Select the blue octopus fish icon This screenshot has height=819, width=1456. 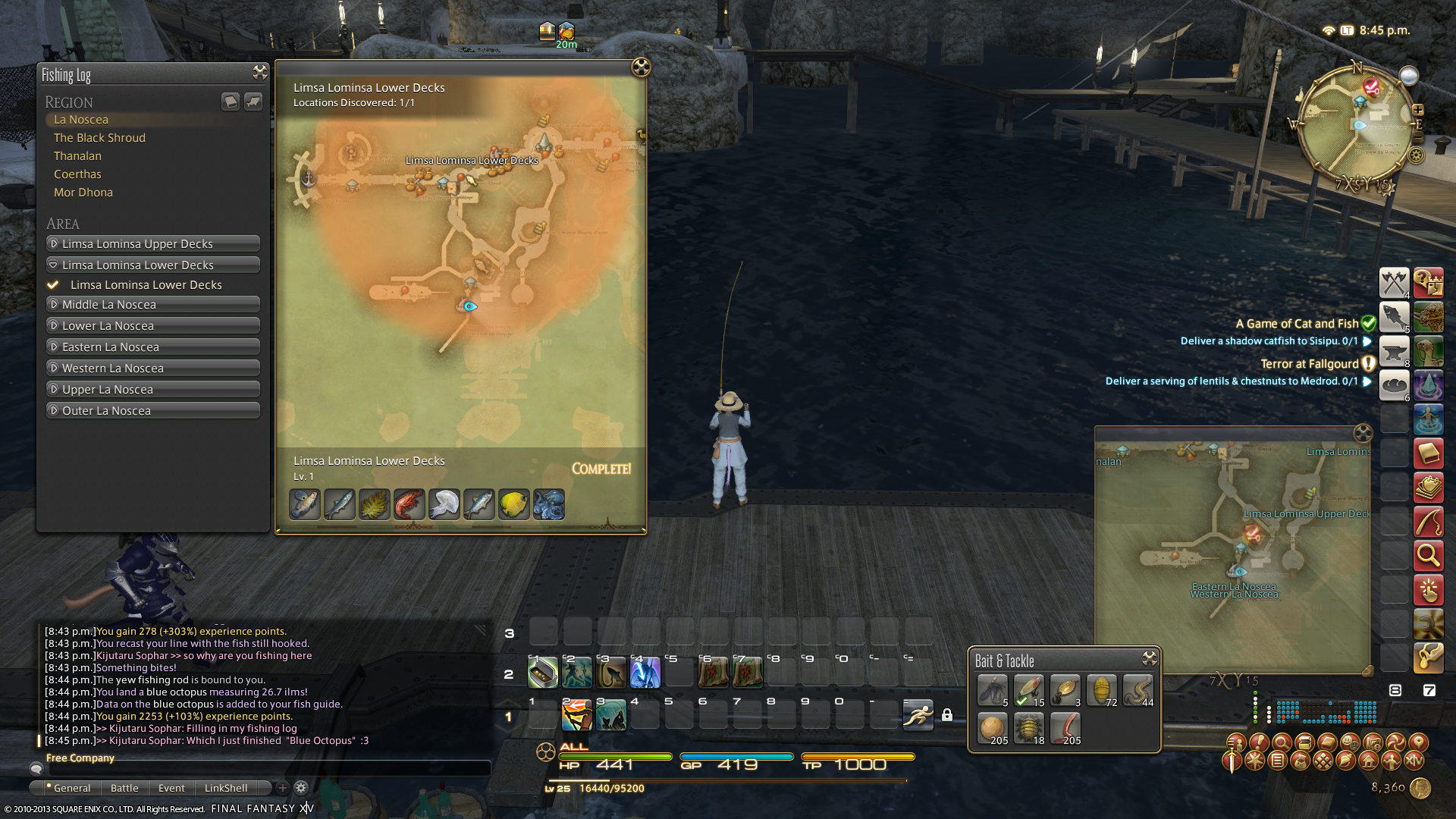click(x=548, y=505)
